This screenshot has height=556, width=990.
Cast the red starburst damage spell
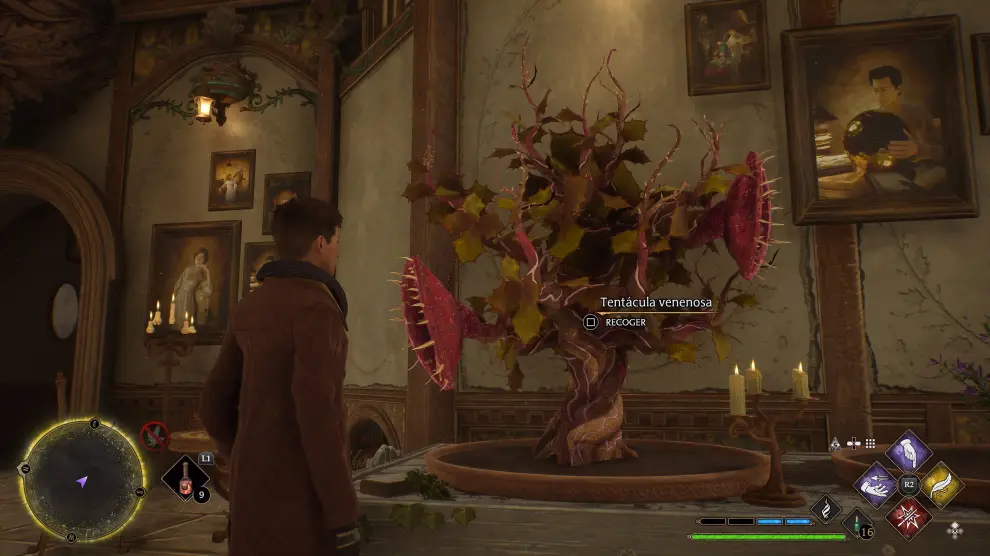[x=909, y=518]
